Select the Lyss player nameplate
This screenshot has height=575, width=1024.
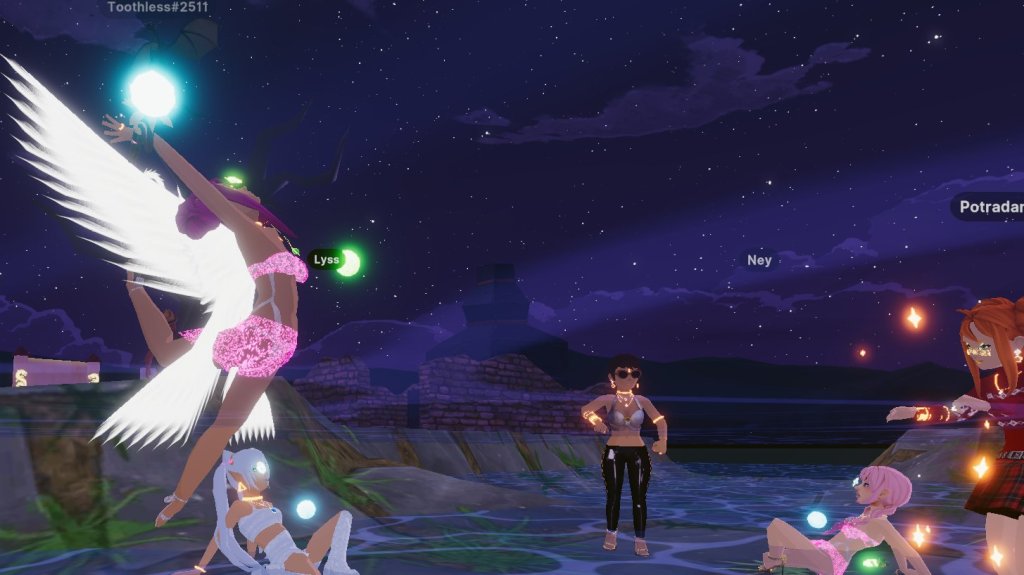[x=326, y=260]
